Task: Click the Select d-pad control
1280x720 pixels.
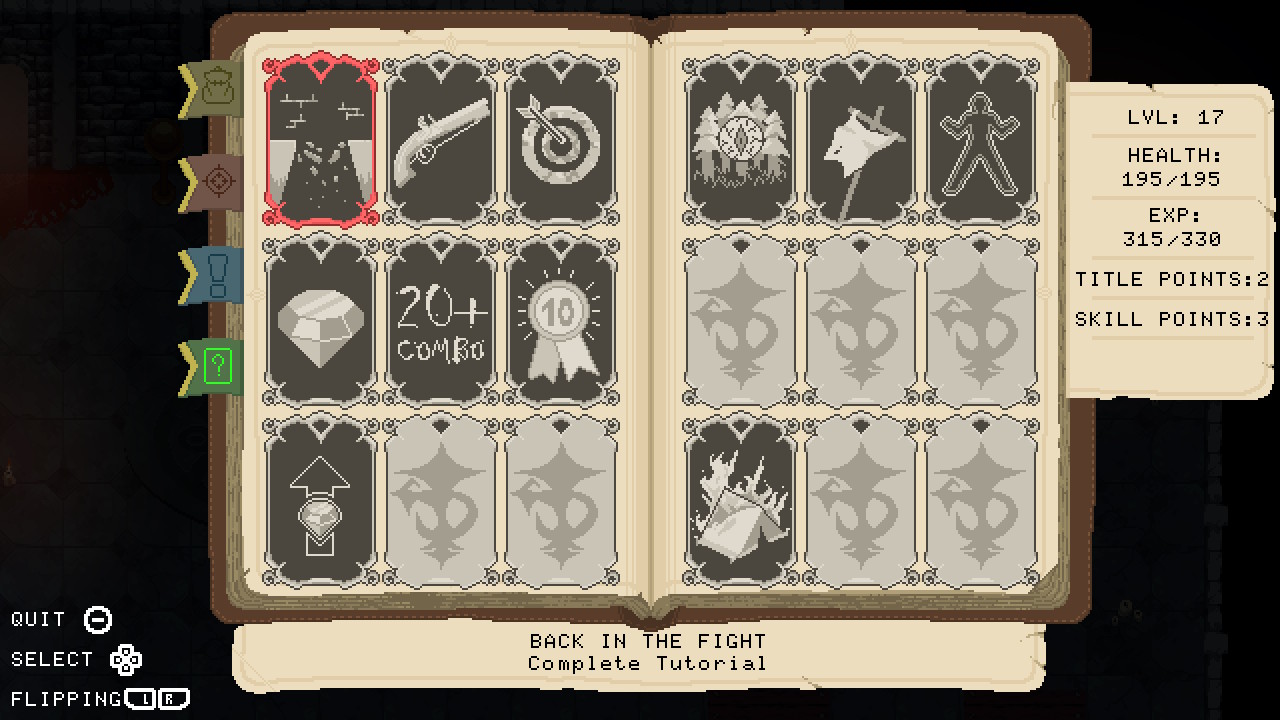Action: (x=127, y=659)
